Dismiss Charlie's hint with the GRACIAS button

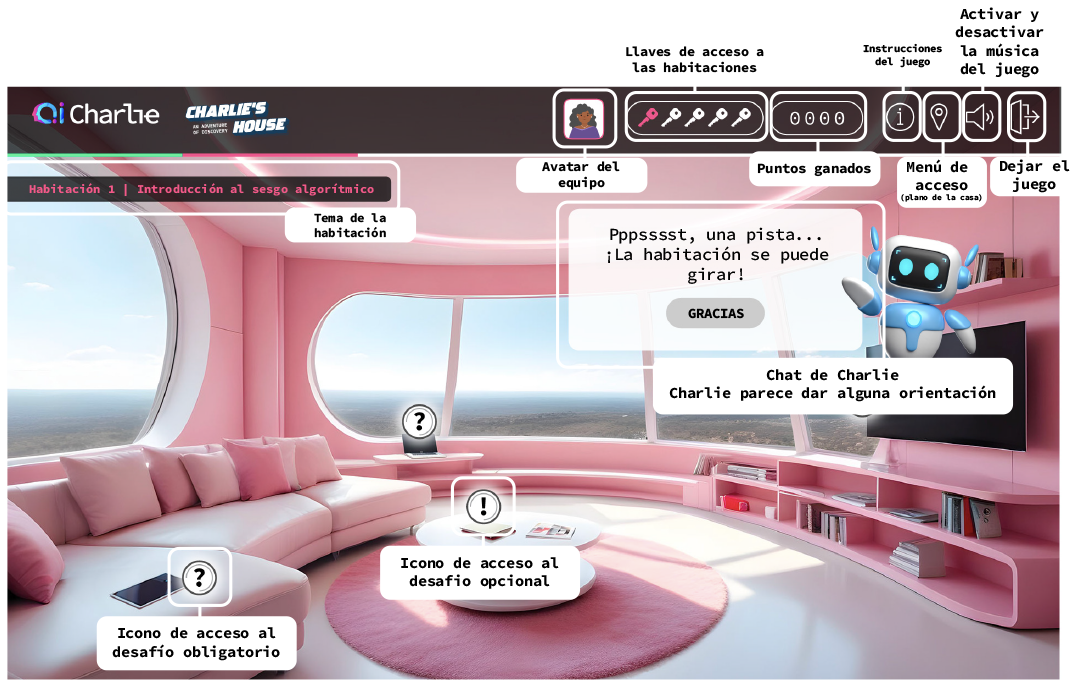[x=715, y=313]
